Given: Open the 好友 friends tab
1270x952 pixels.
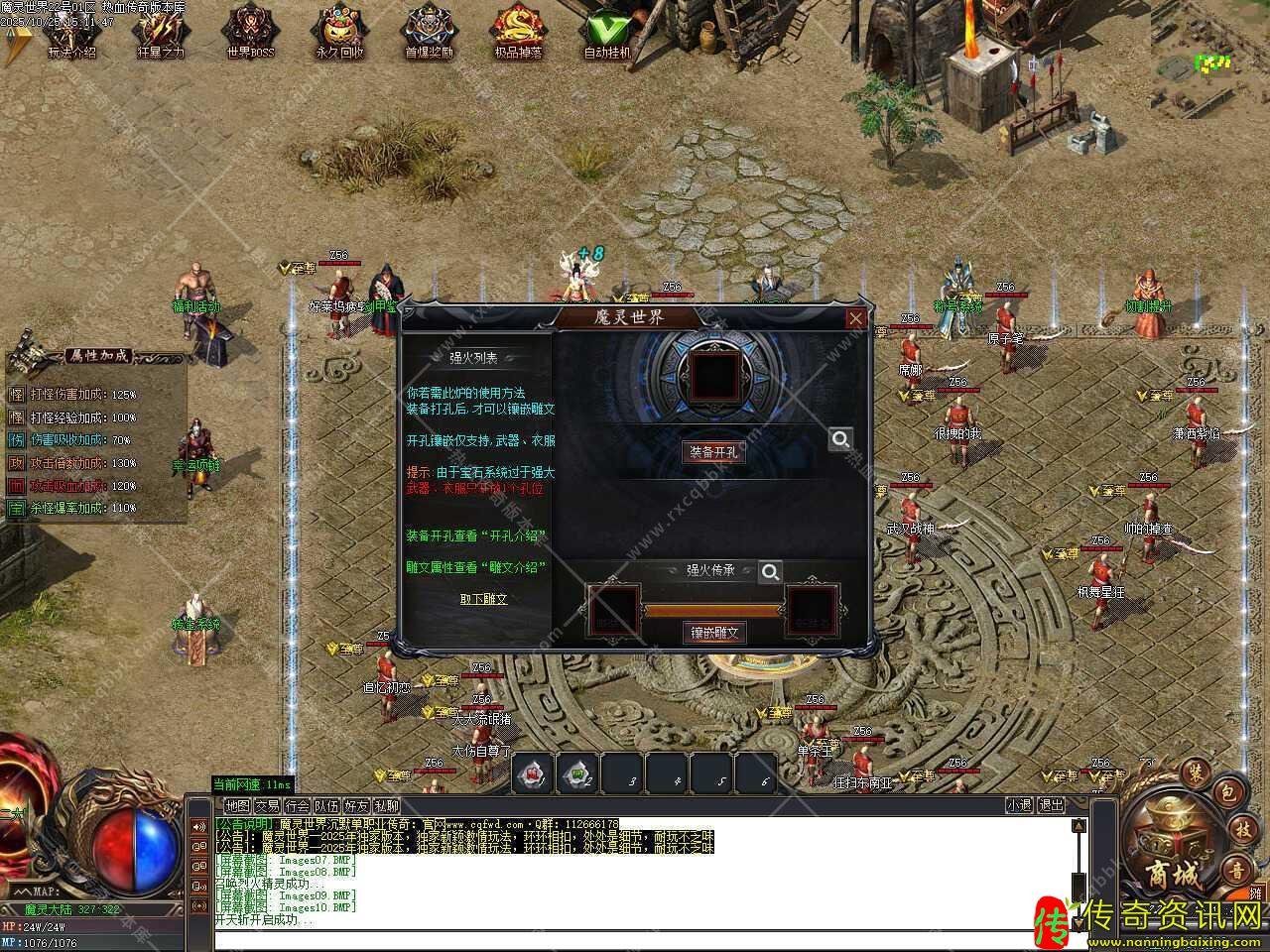Looking at the screenshot, I should tap(356, 806).
